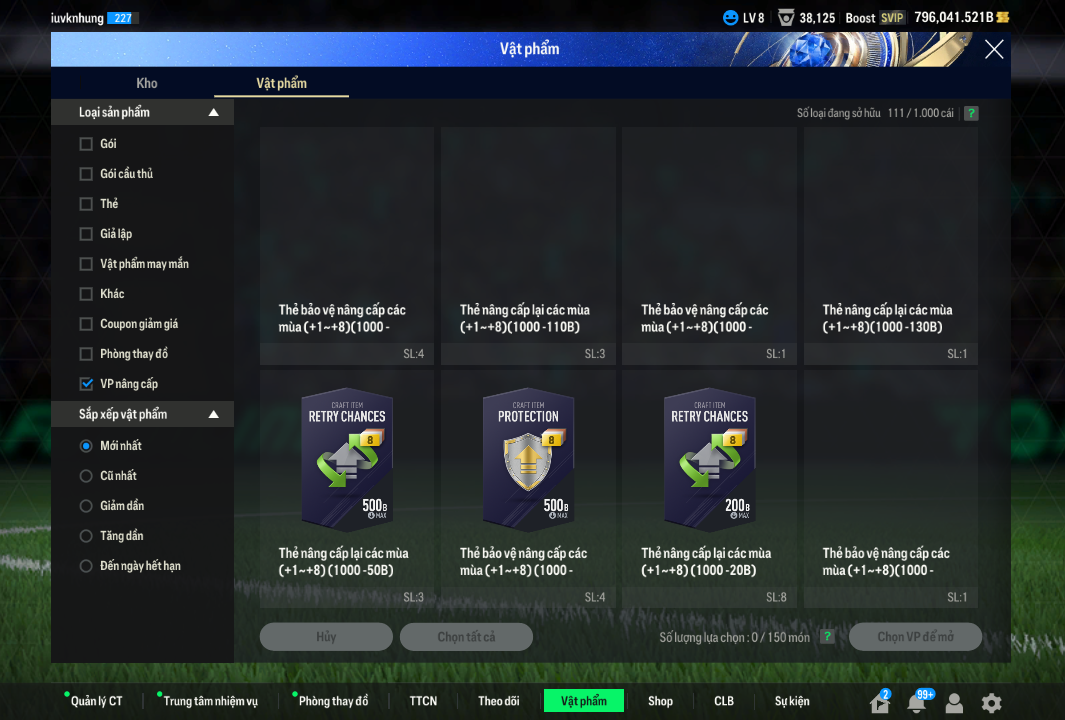Uncheck the VP nâng cấp filter
The width and height of the screenshot is (1065, 720).
tap(86, 384)
